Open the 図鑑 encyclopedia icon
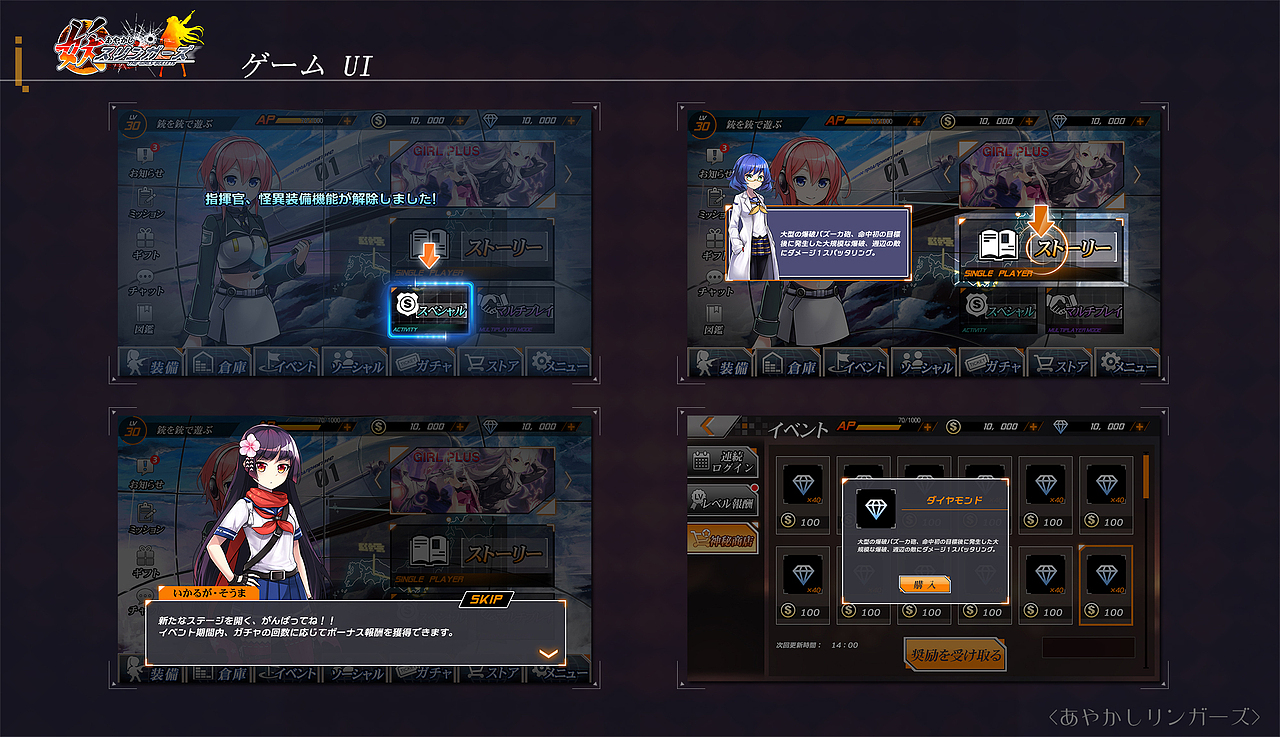The height and width of the screenshot is (737, 1280). 142,313
